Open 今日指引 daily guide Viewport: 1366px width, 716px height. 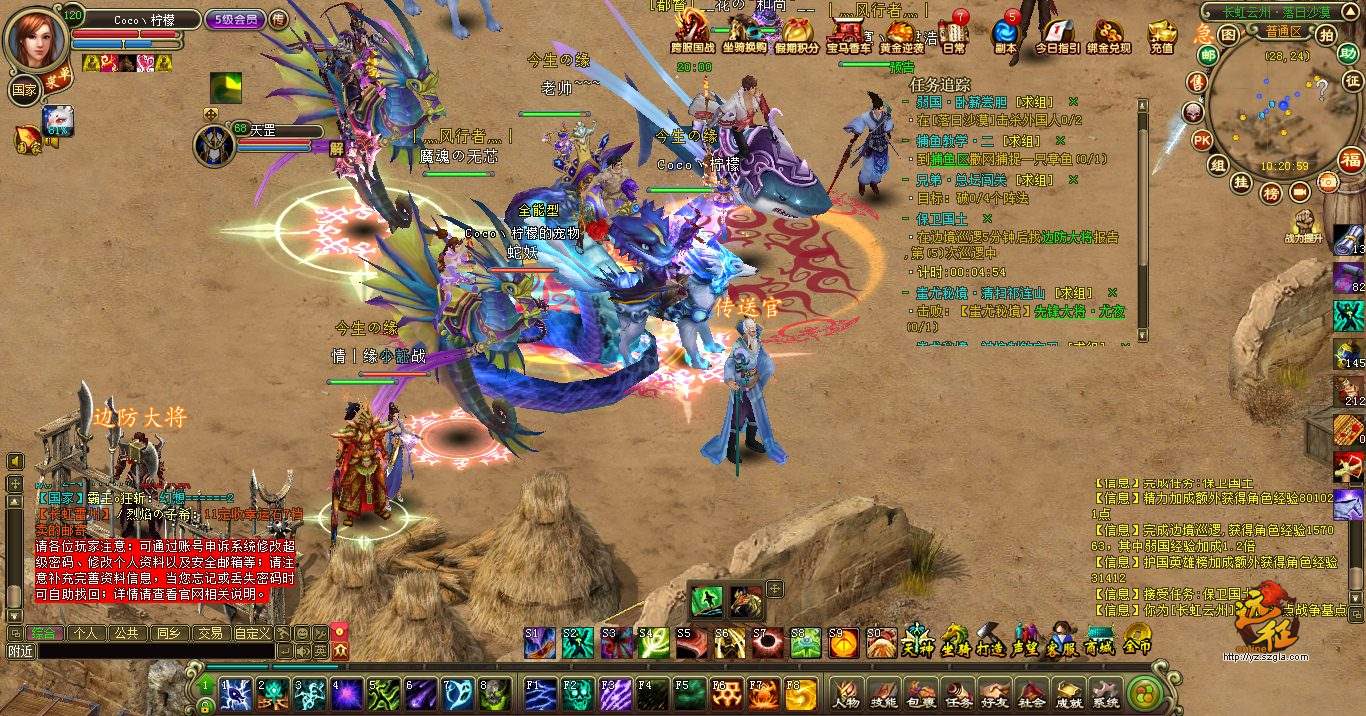click(1056, 38)
